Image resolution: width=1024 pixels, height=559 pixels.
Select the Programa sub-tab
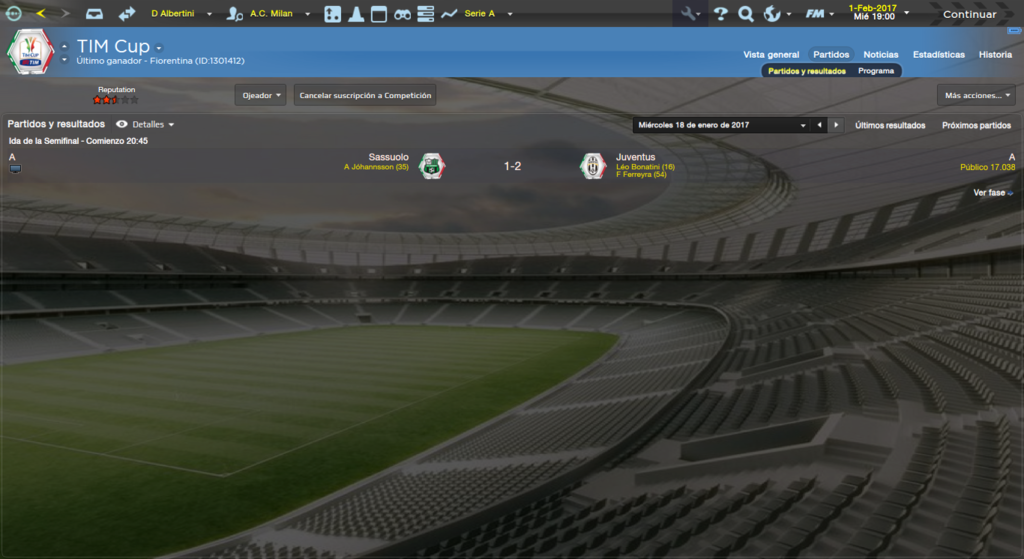876,71
